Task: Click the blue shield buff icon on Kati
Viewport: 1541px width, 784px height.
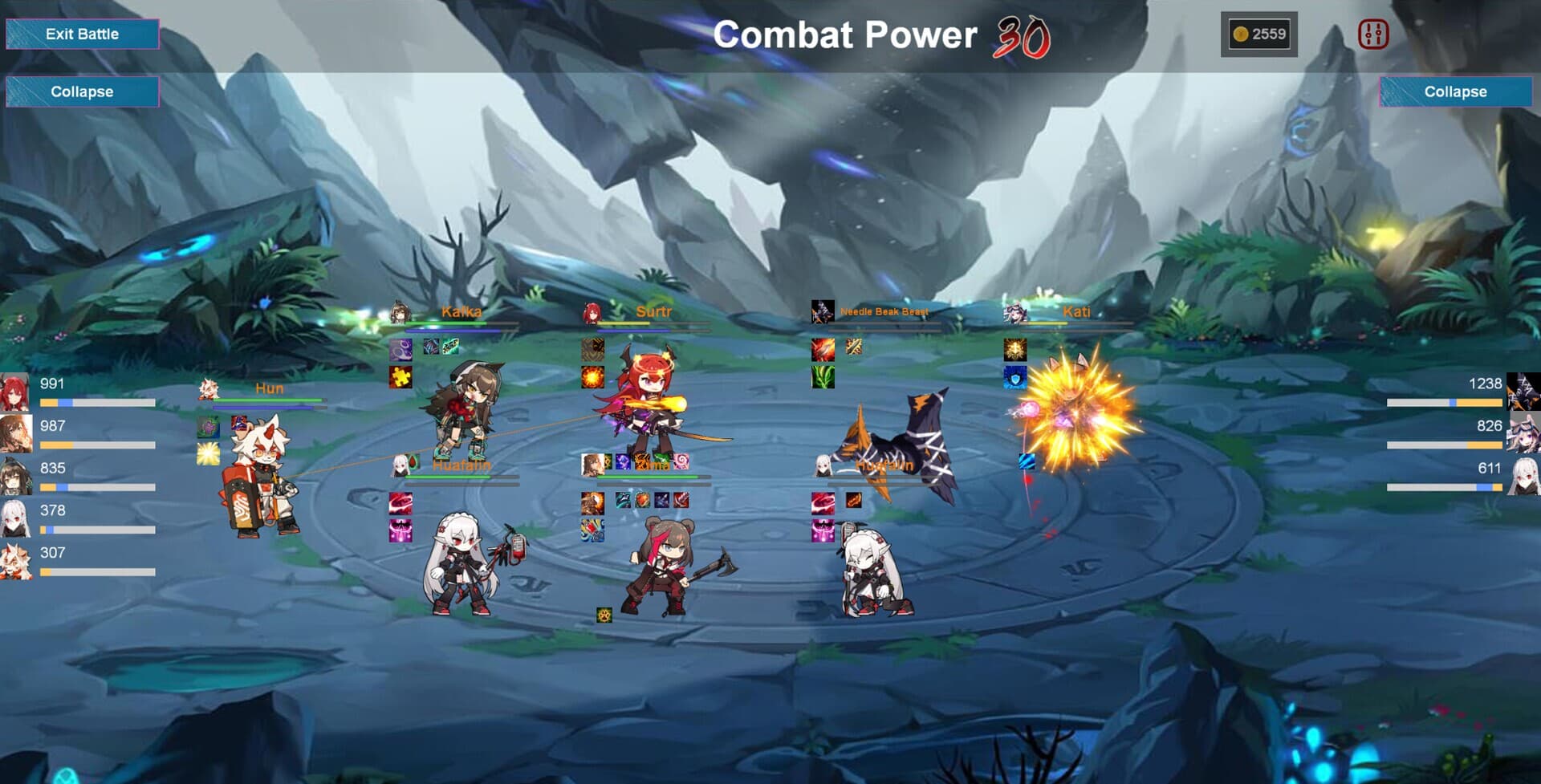Action: [x=1017, y=378]
